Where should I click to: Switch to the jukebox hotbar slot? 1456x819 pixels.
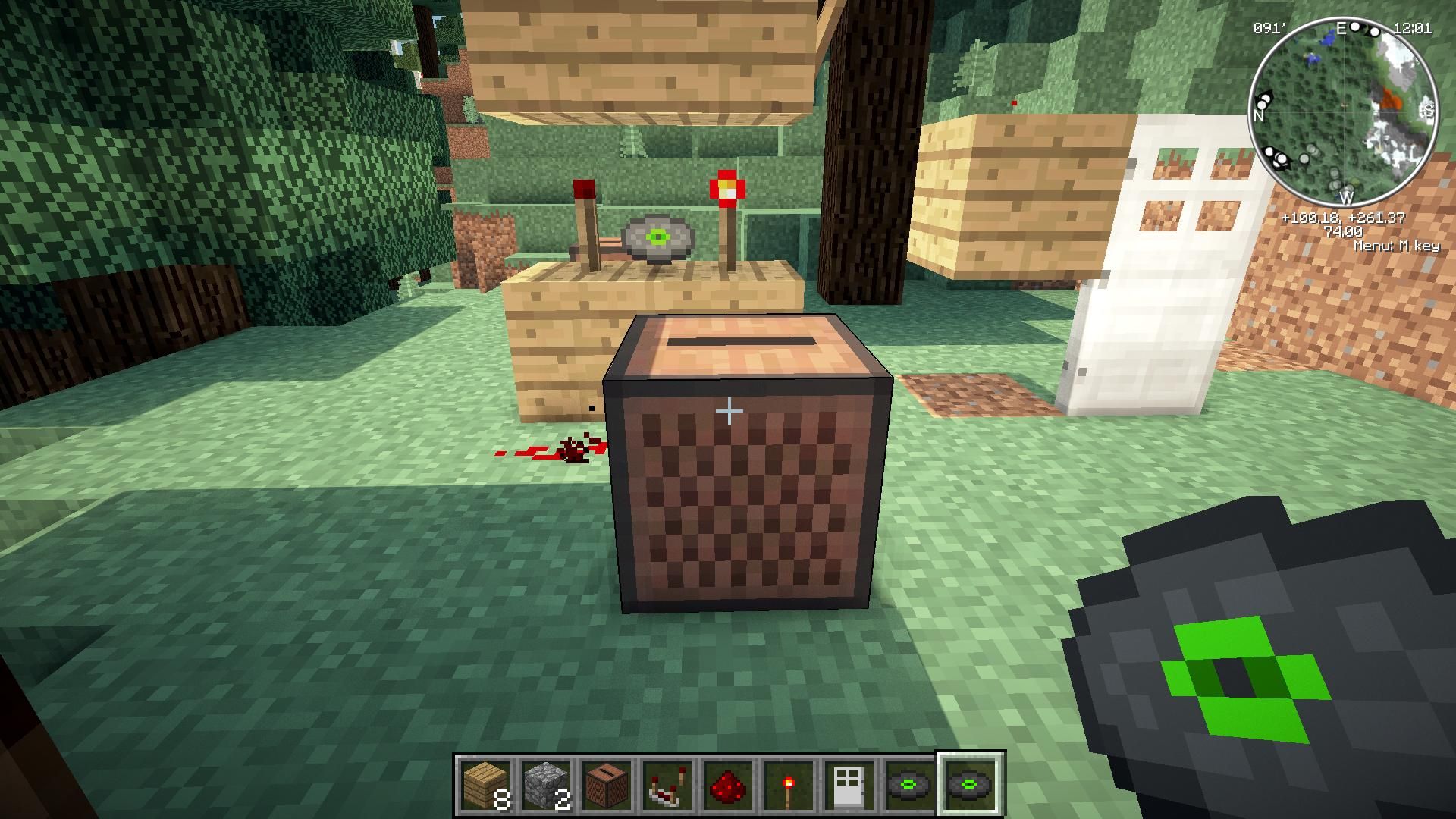[x=607, y=785]
